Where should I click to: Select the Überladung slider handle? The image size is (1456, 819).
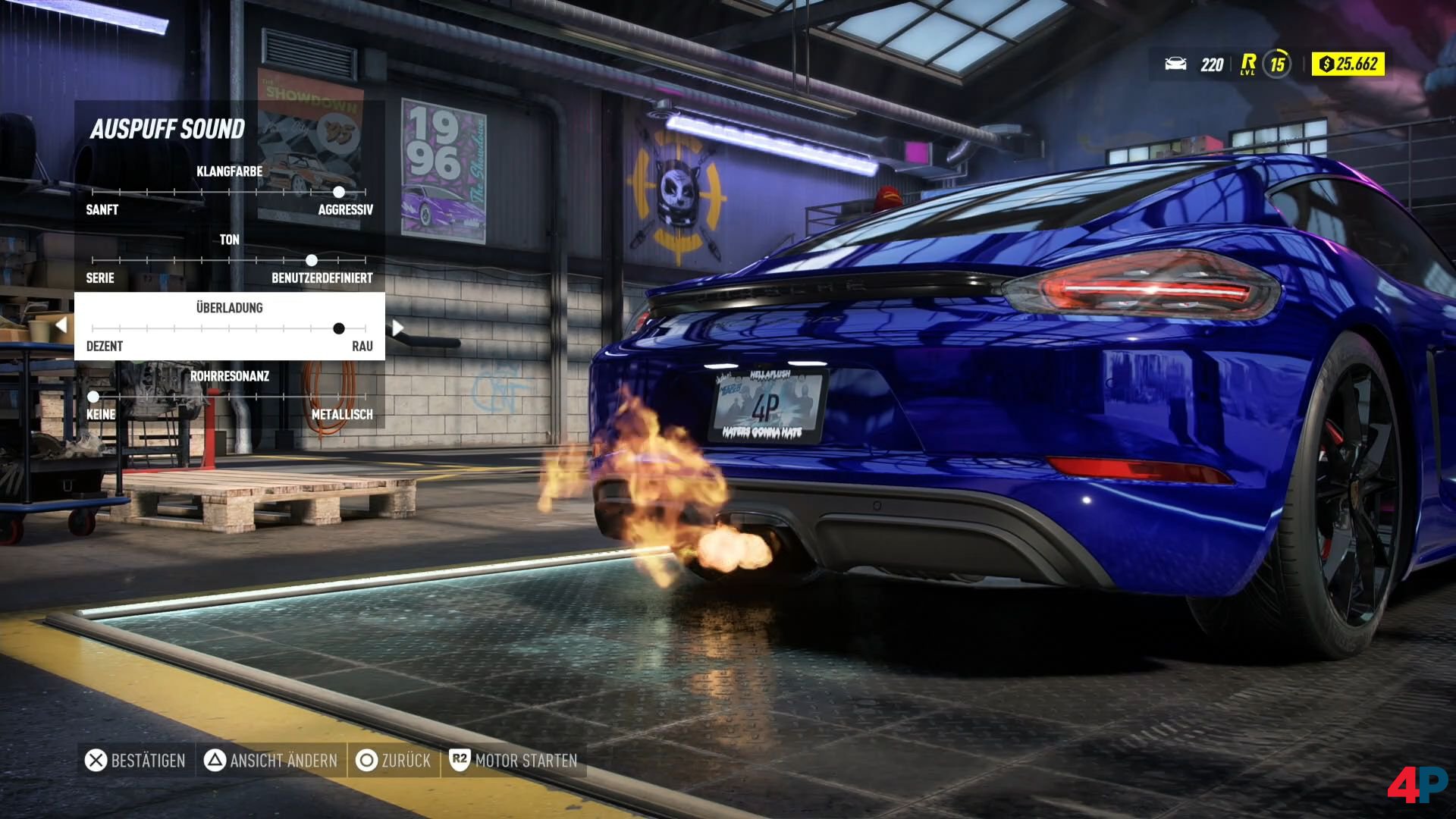[339, 328]
